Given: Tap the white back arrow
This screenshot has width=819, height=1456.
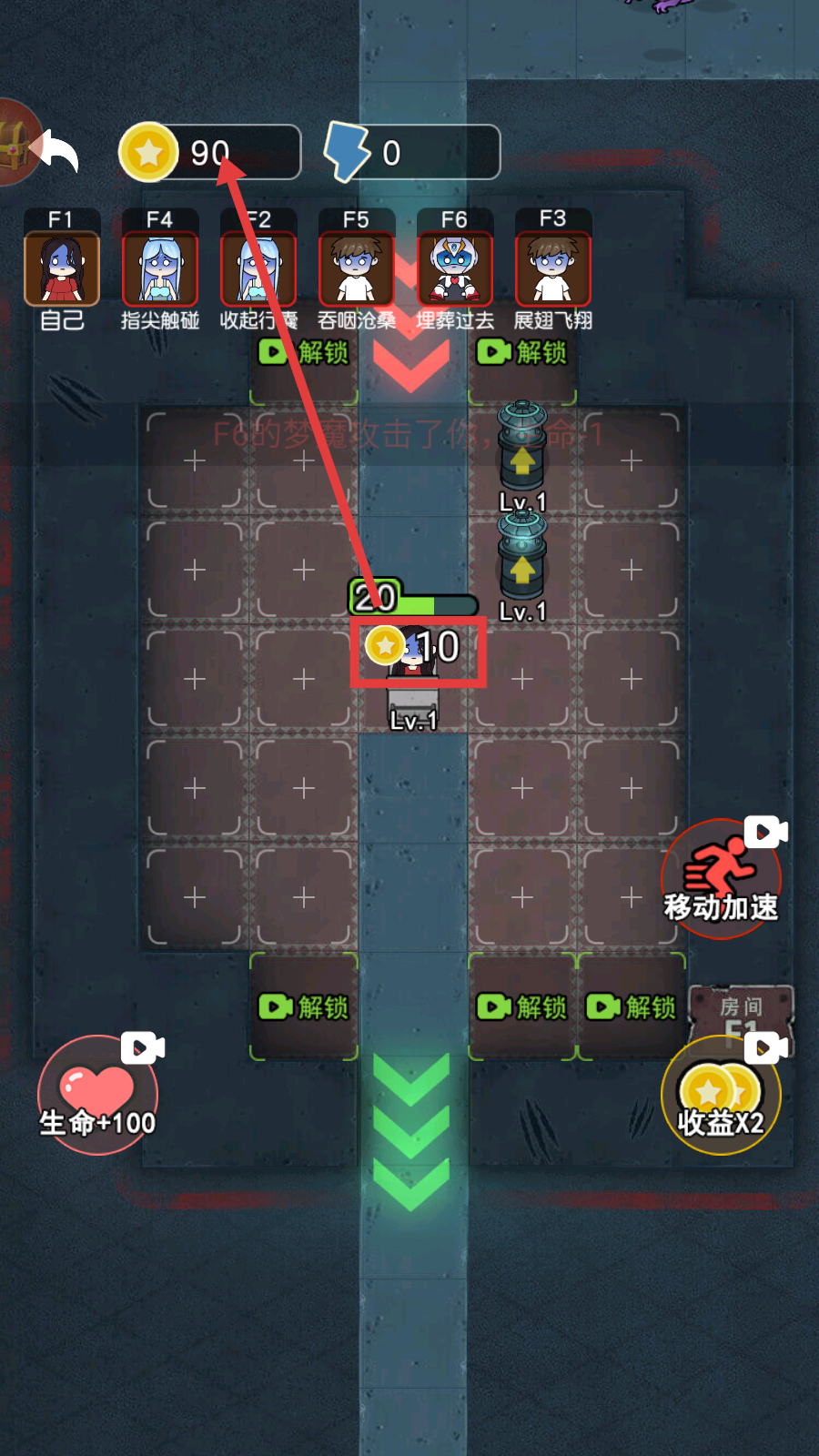Looking at the screenshot, I should [x=56, y=150].
